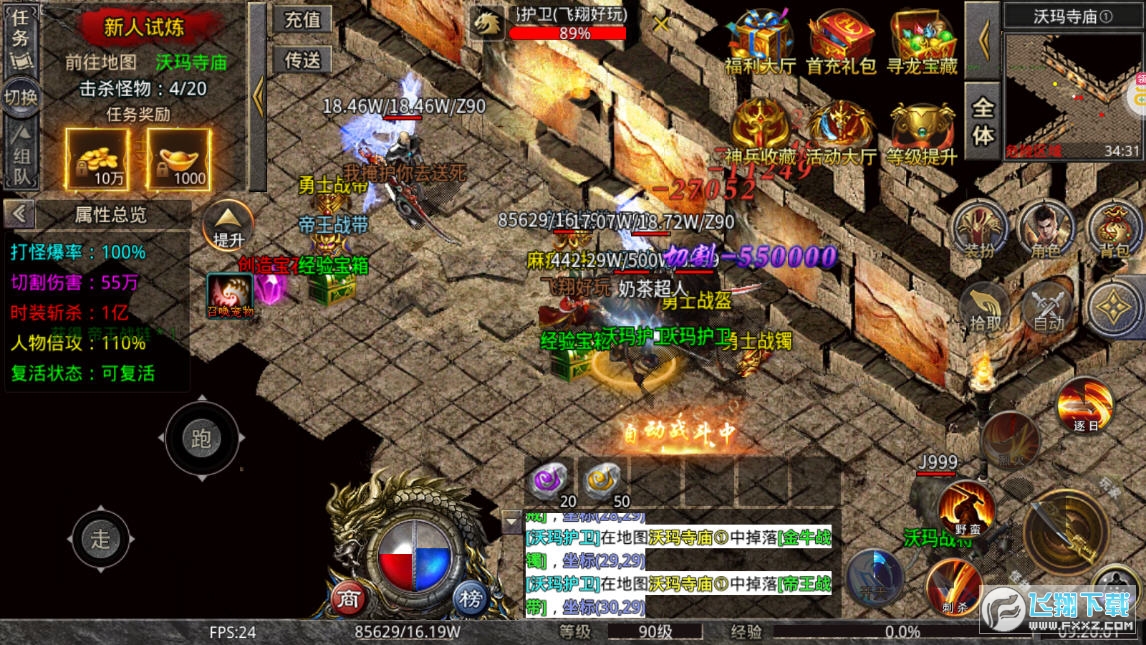Image resolution: width=1146 pixels, height=645 pixels.
Task: Open the 等级提升 level up icon
Action: pos(922,133)
